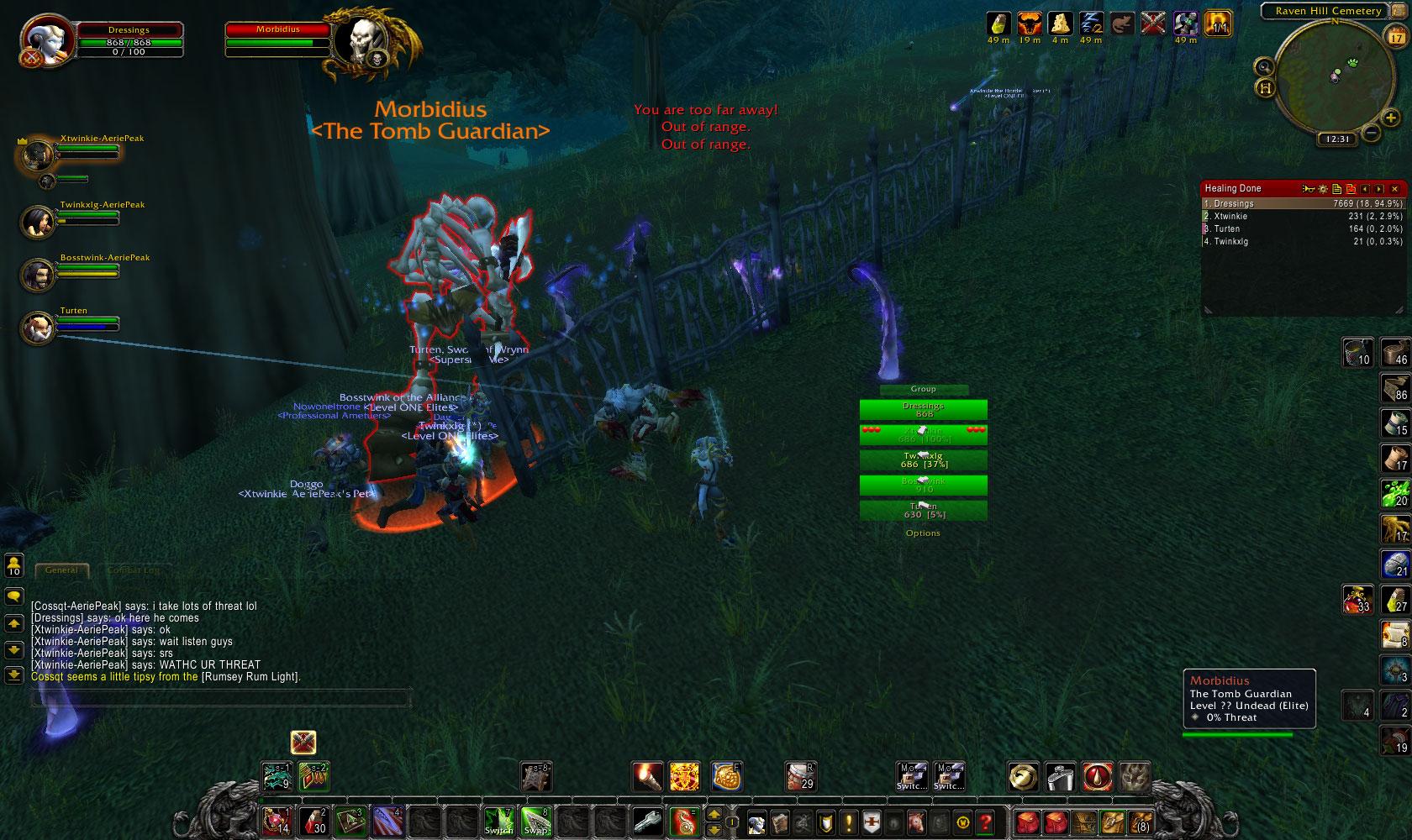Open the Healing Done meter gear settings
This screenshot has width=1412, height=840.
(x=1322, y=189)
